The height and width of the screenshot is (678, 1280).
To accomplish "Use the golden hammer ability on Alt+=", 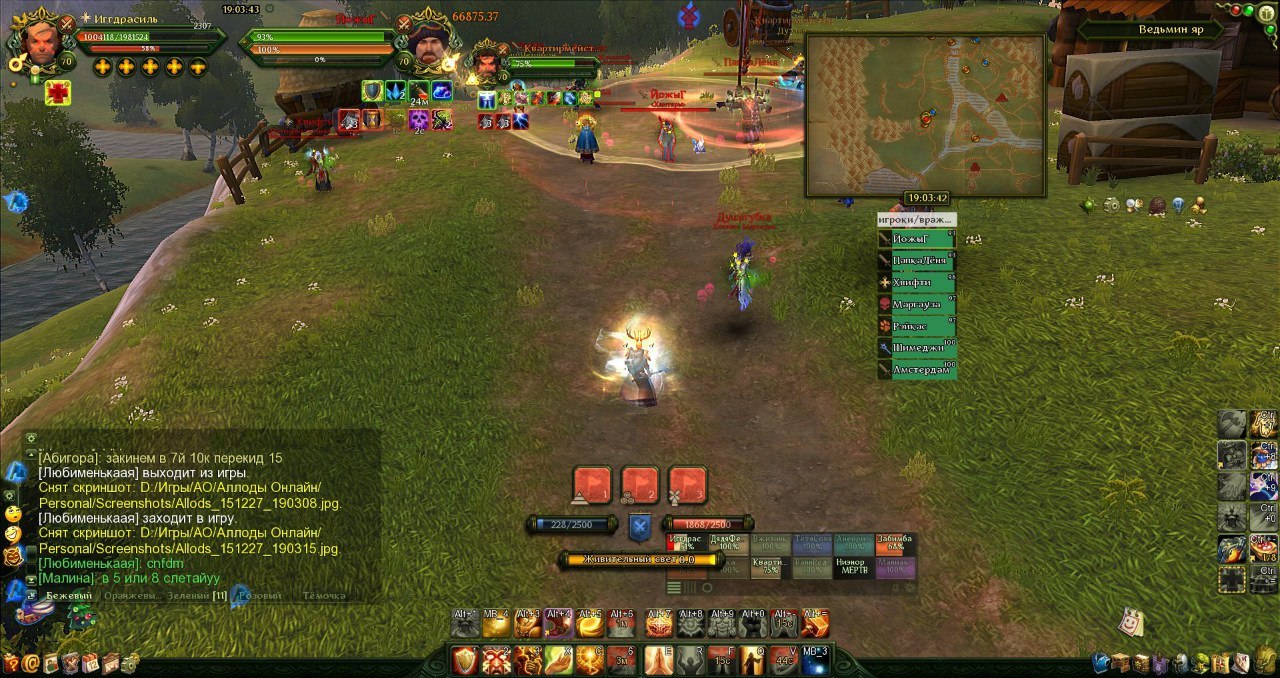I will tap(815, 625).
